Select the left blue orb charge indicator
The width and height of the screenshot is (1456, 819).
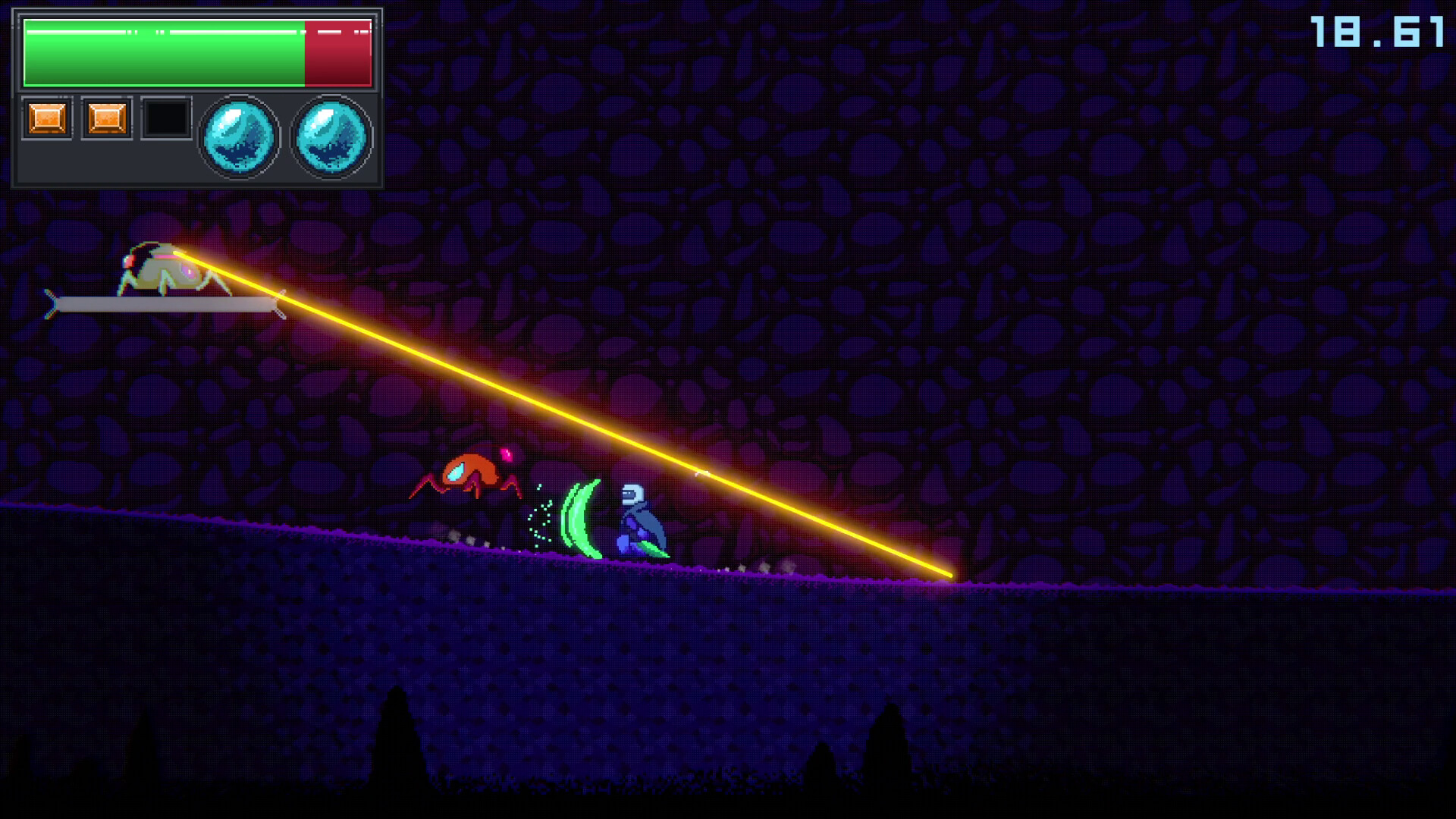[240, 137]
